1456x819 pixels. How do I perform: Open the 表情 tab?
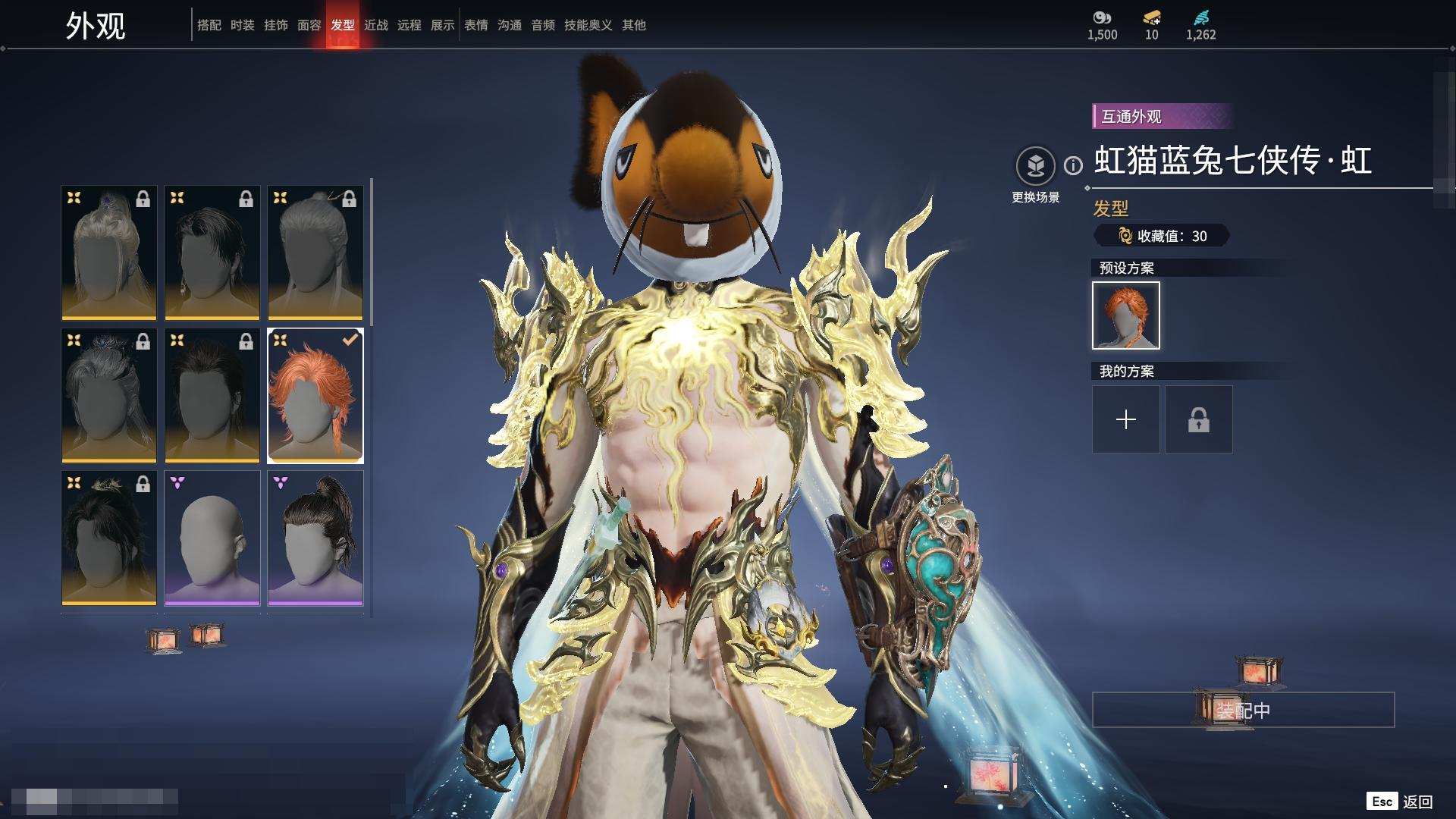(475, 25)
